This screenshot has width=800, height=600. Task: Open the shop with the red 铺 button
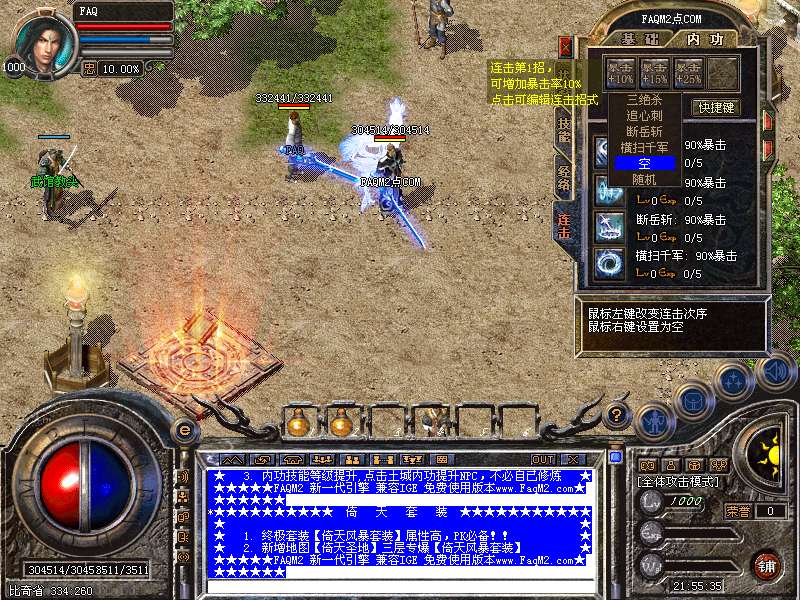tap(767, 564)
